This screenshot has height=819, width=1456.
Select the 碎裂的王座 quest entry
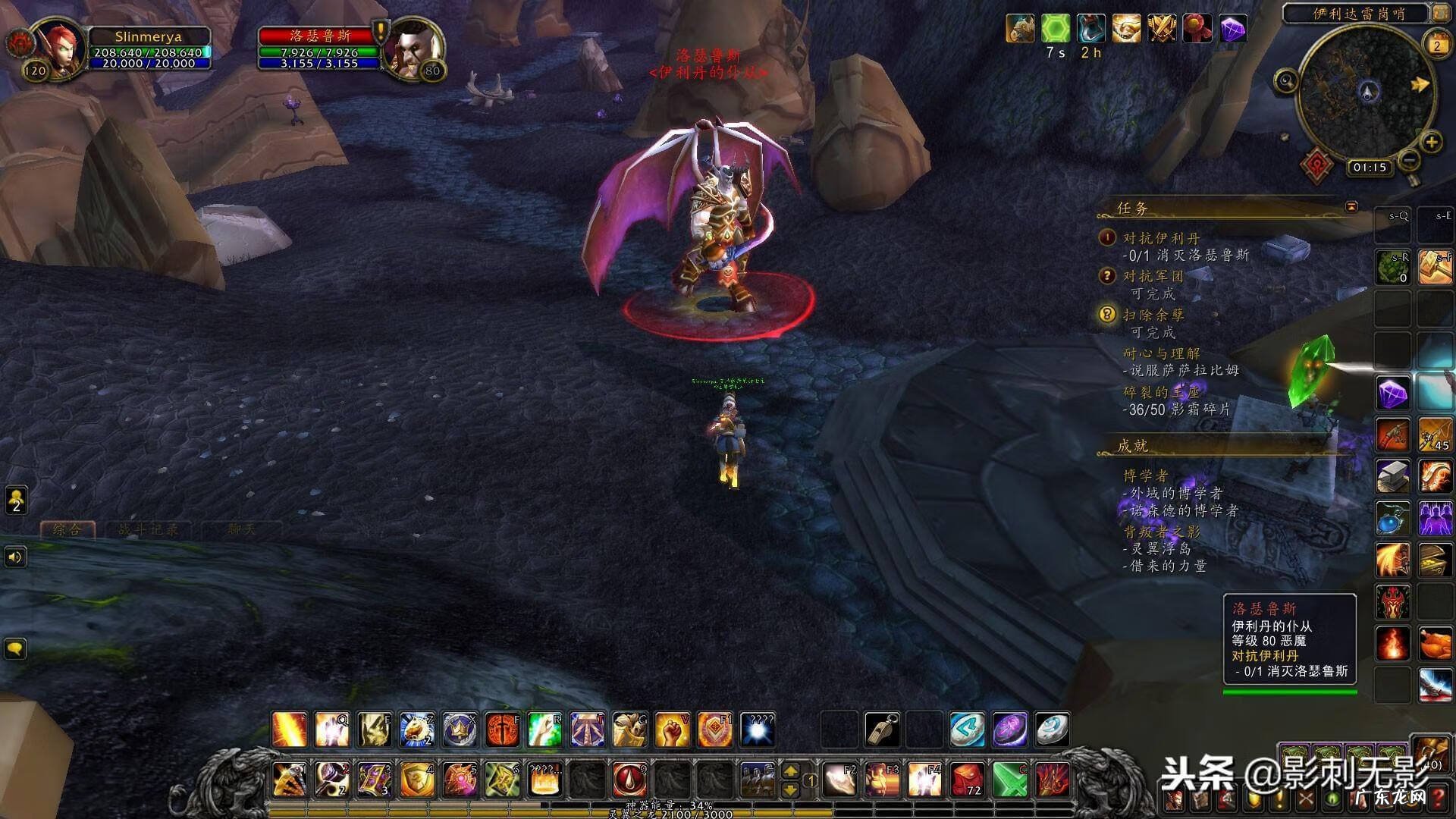pyautogui.click(x=1161, y=392)
